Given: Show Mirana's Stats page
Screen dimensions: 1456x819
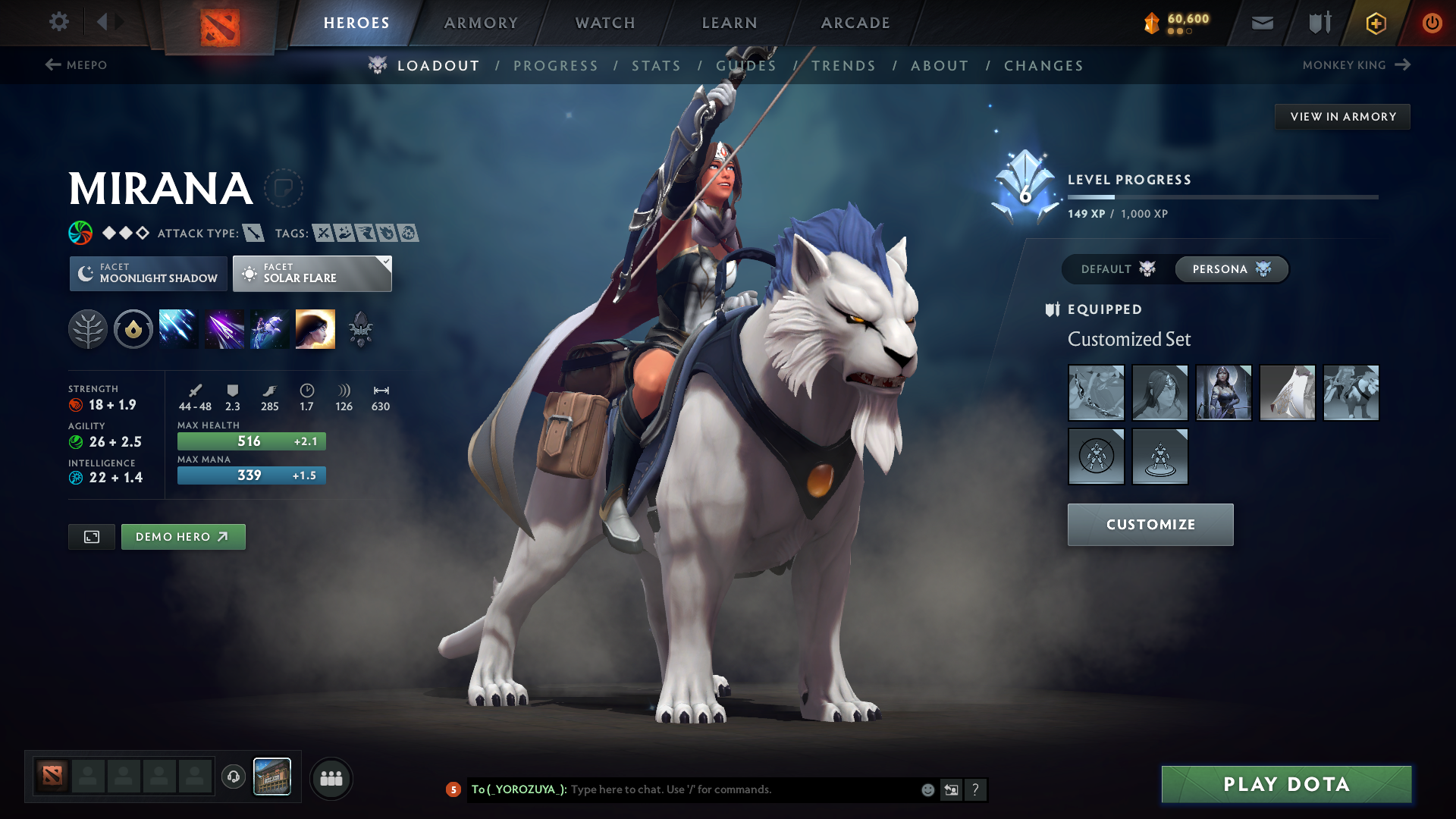Looking at the screenshot, I should tap(656, 66).
